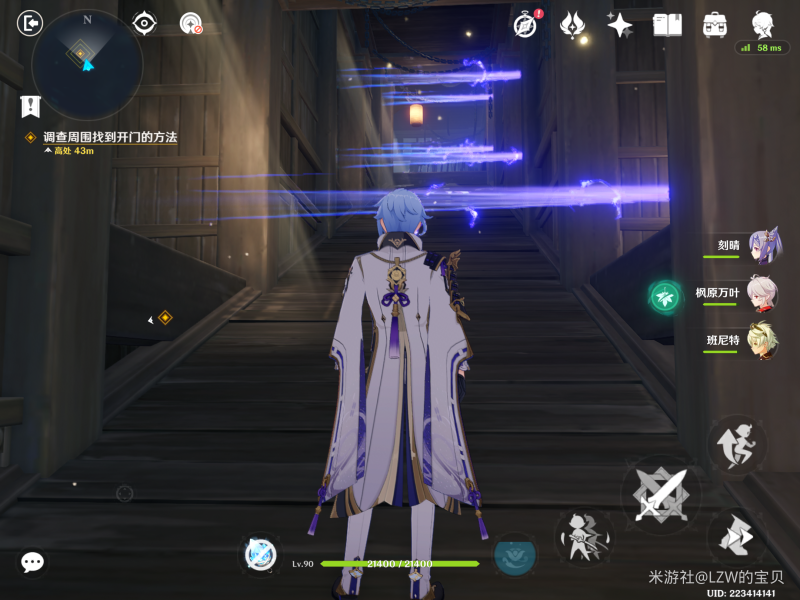Open the adventurer handbook book icon

tap(667, 24)
